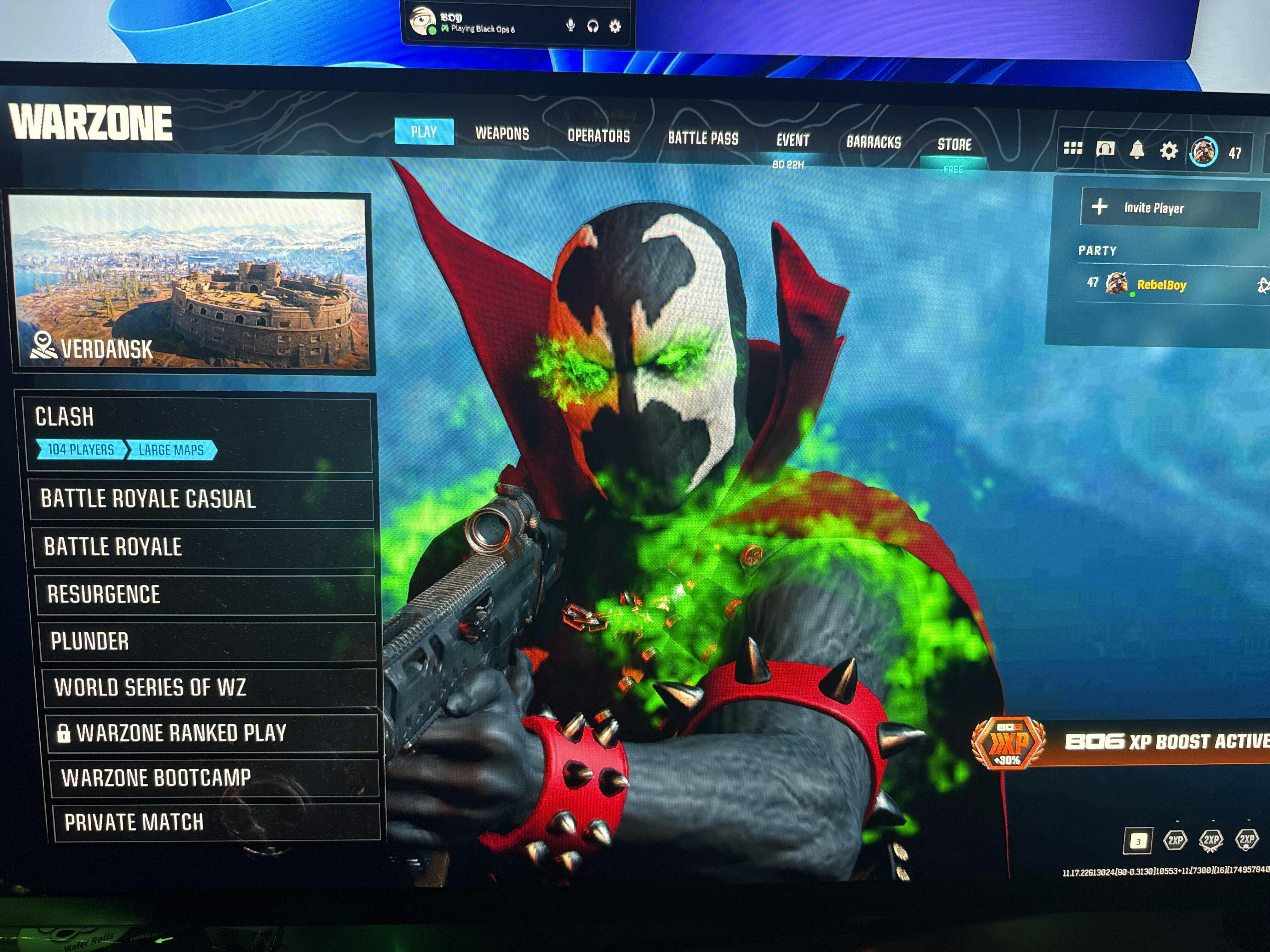Switch to the Weapons tab
The width and height of the screenshot is (1270, 952).
tap(502, 134)
